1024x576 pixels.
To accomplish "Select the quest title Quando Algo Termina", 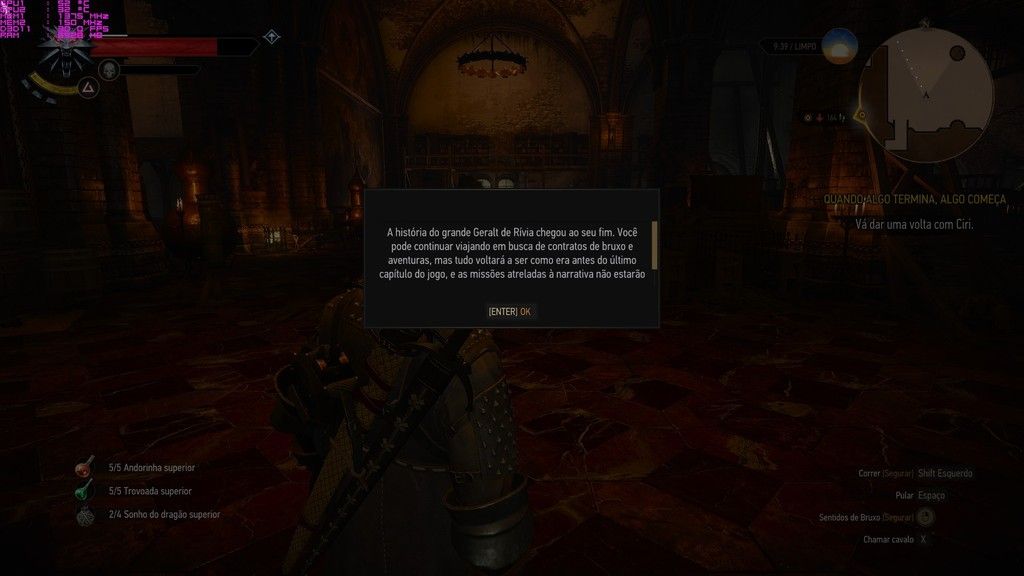I will click(x=914, y=199).
